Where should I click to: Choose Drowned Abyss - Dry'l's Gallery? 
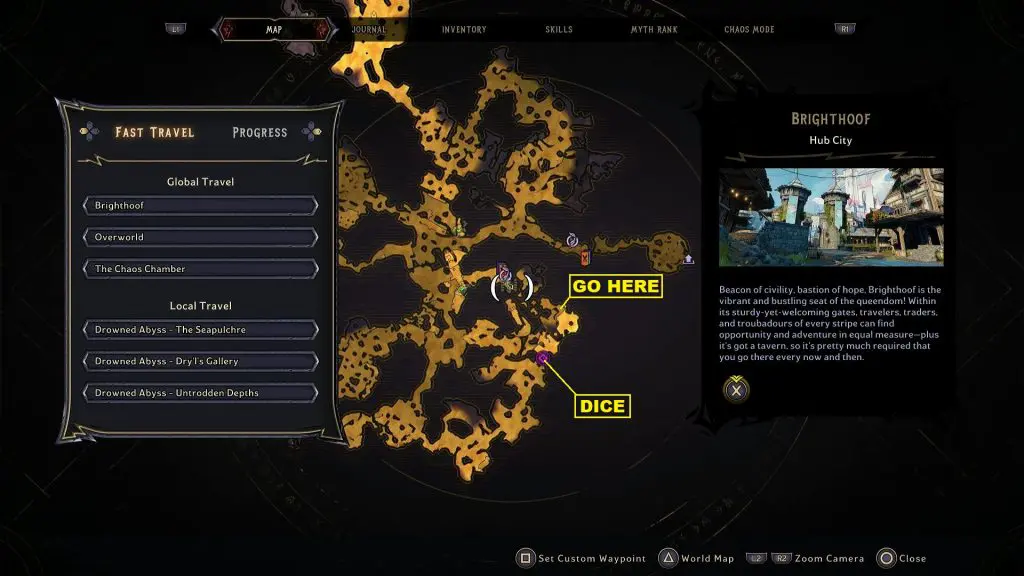[201, 361]
